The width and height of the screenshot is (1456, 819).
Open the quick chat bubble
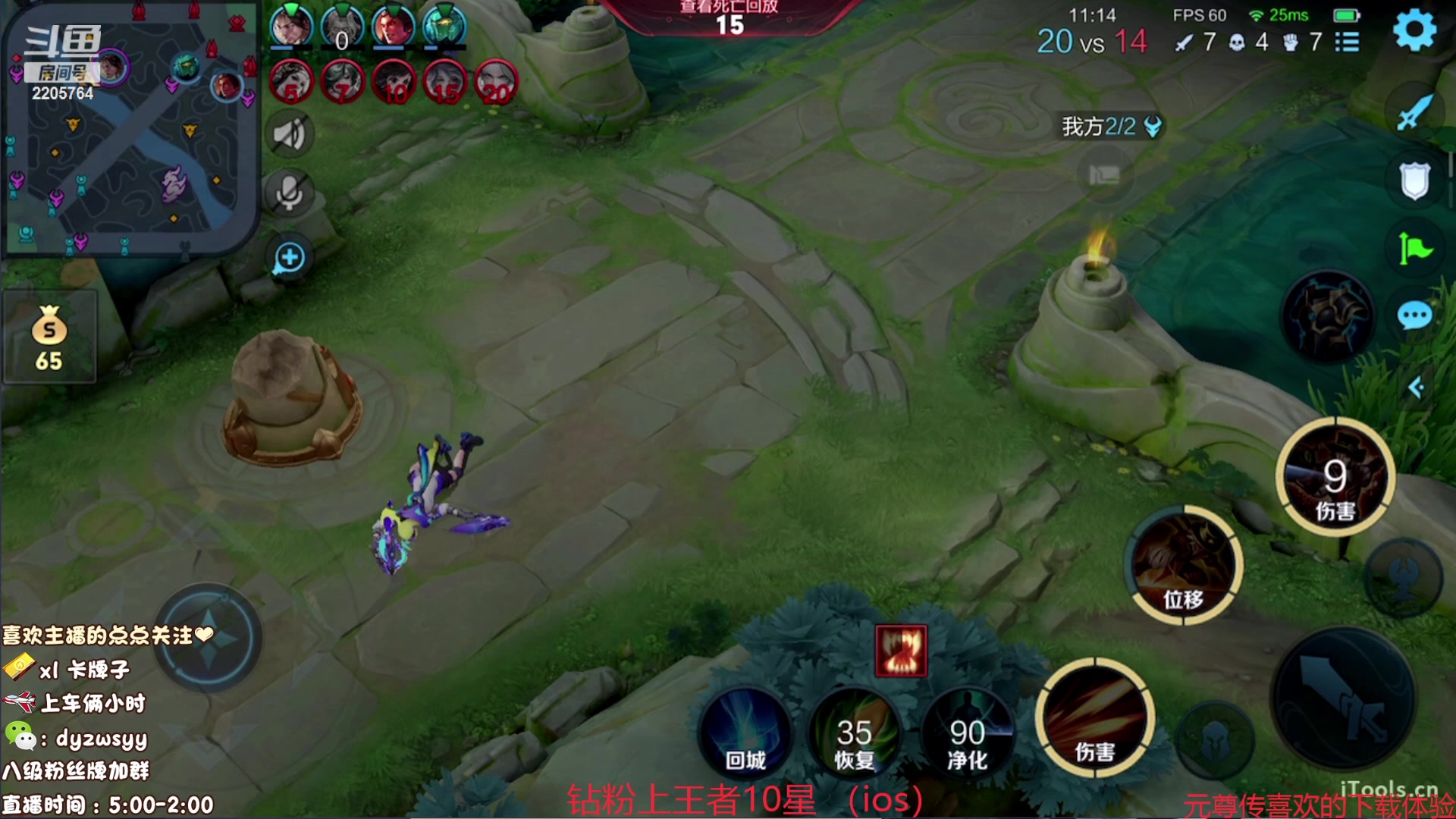coord(1414,315)
